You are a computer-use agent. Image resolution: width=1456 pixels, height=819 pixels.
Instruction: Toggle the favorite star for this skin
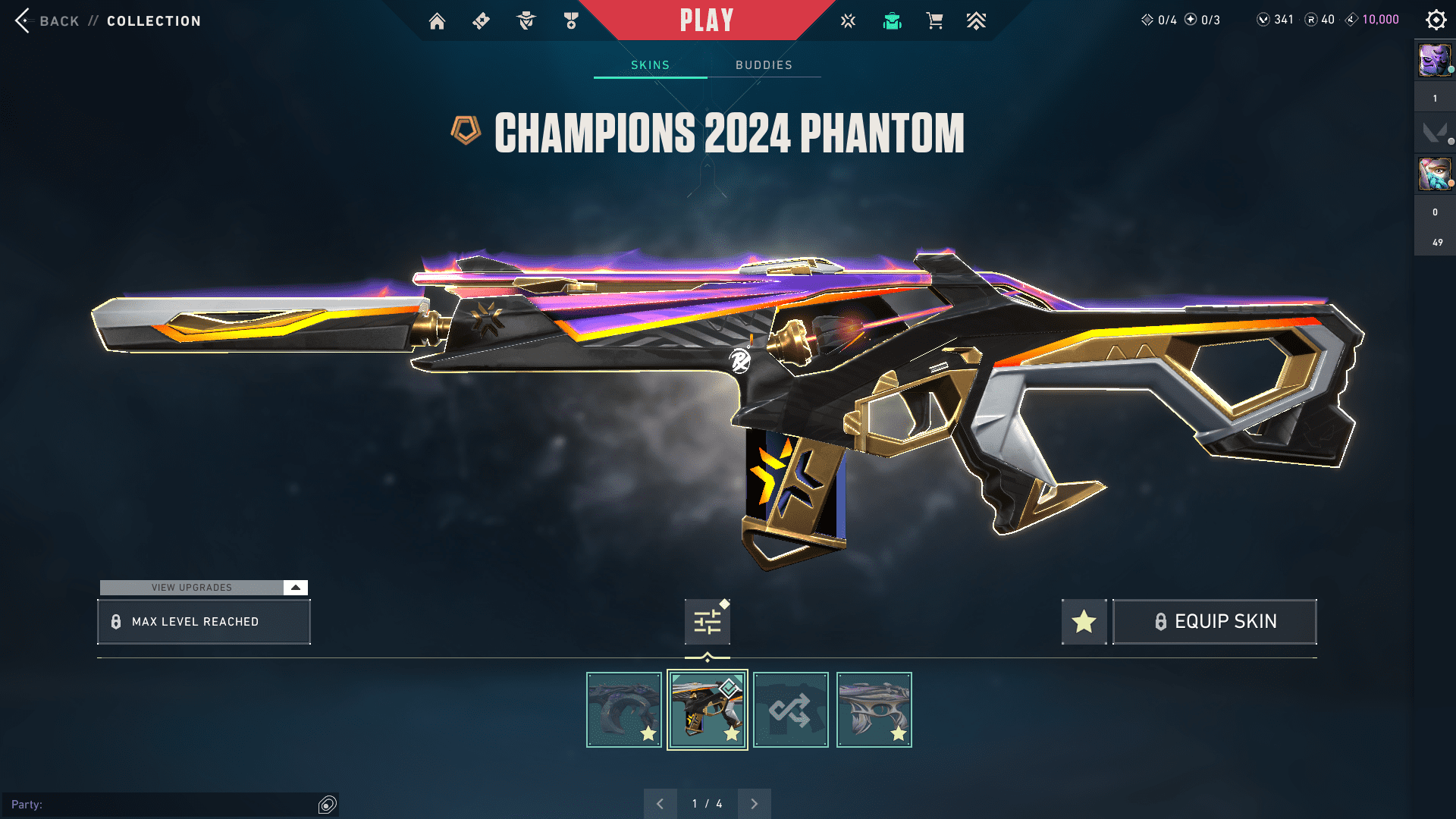point(1084,622)
